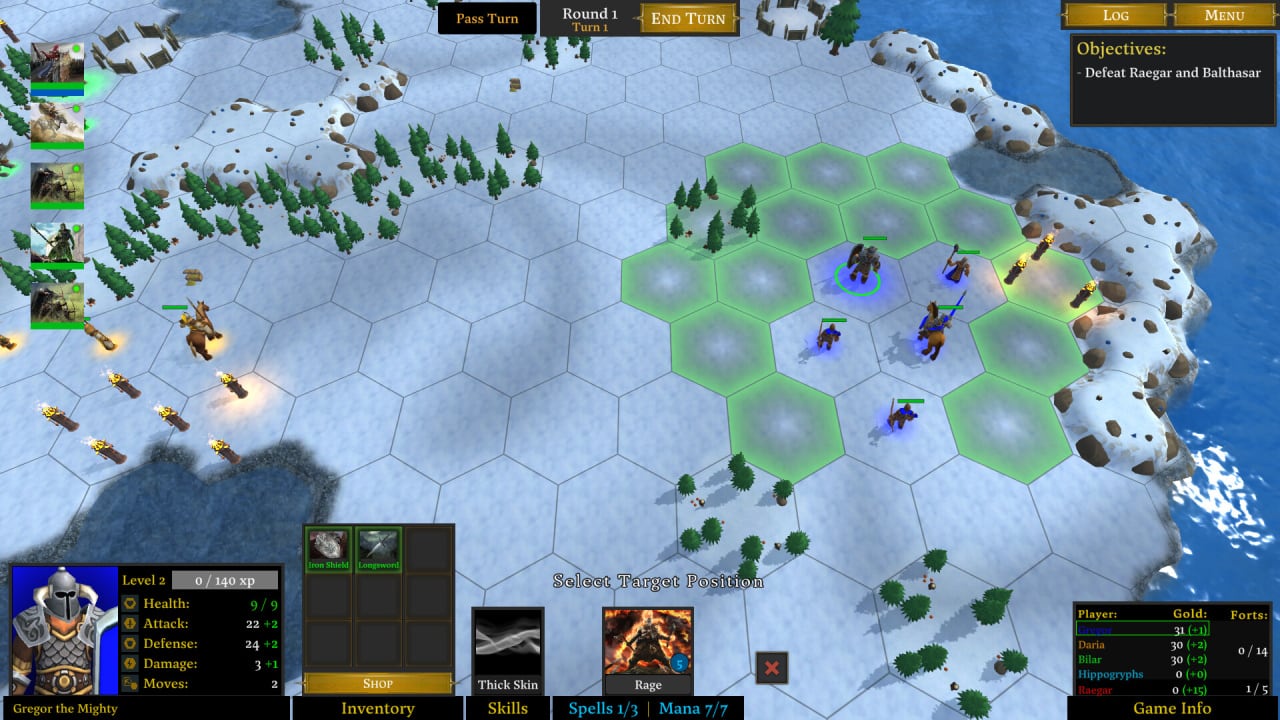
Task: Open the Shop
Action: pos(378,684)
